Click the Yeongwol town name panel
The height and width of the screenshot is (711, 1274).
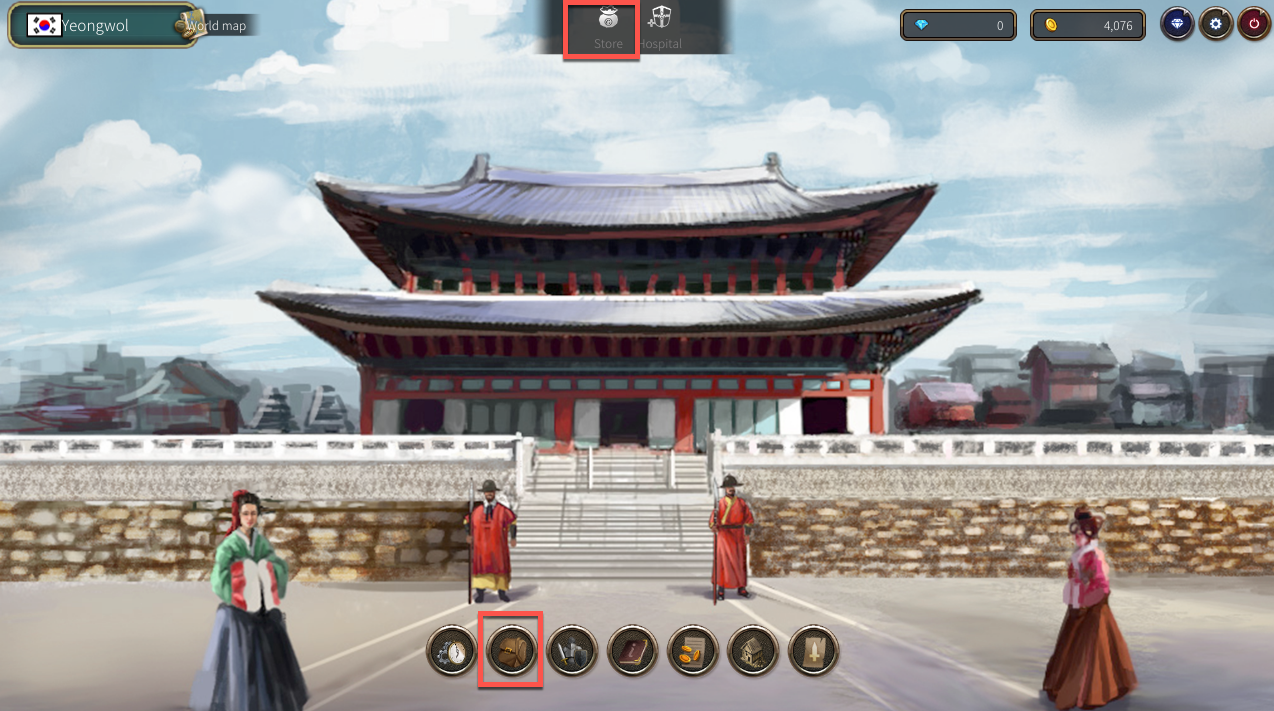[95, 26]
